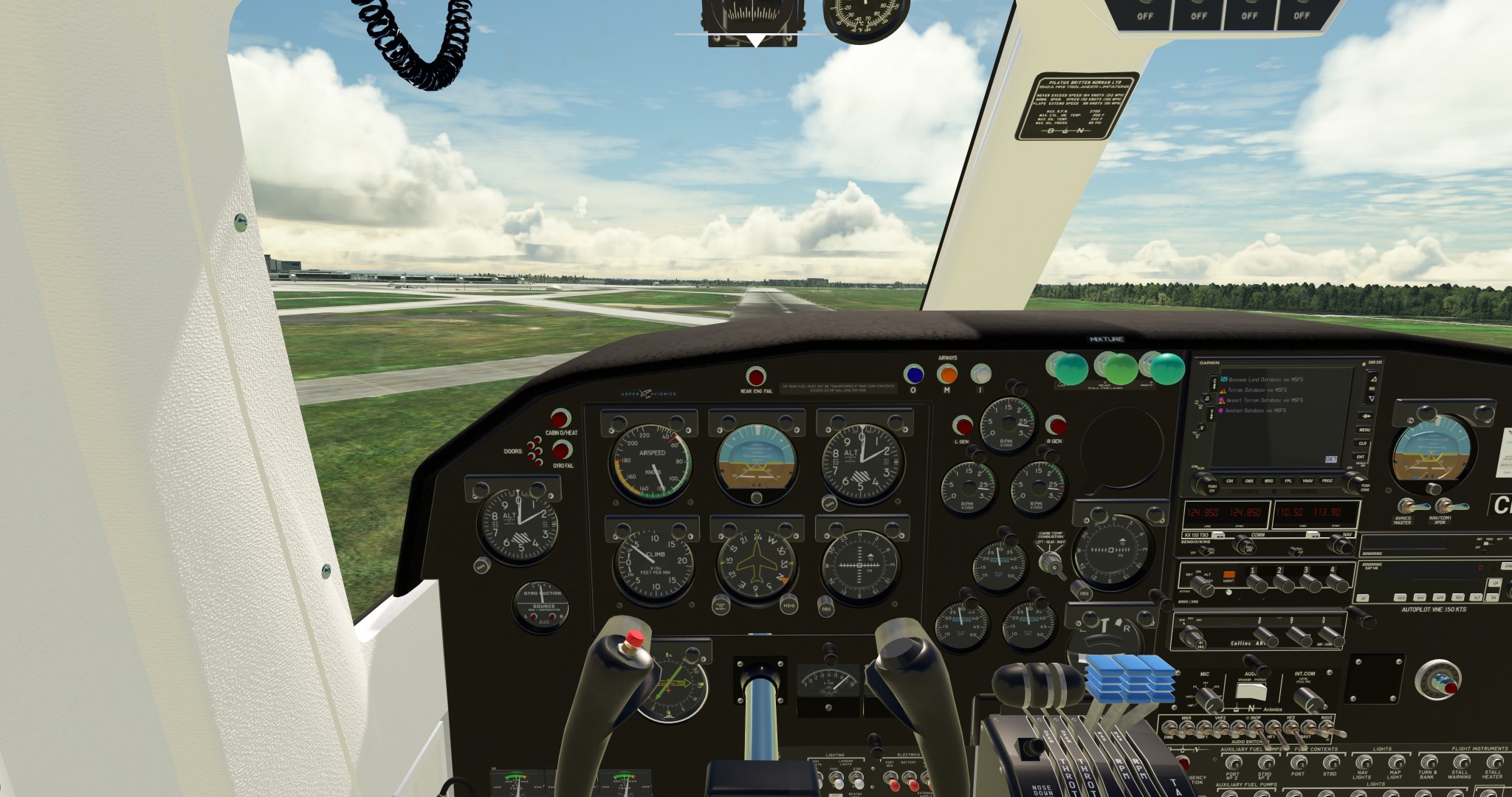The image size is (1512, 797).
Task: Confirm with the Garmin ENT button
Action: (x=1361, y=458)
